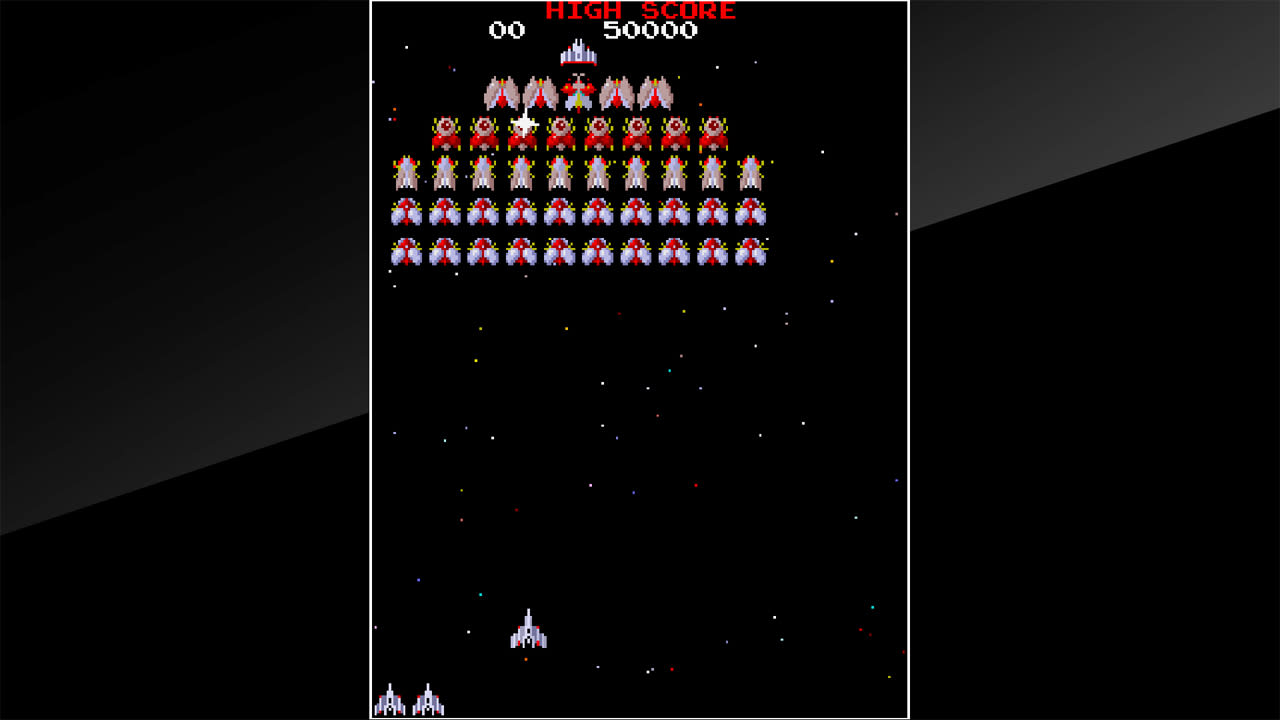Screen dimensions: 1280x720
Task: Click the 00 current score counter
Action: coord(505,29)
